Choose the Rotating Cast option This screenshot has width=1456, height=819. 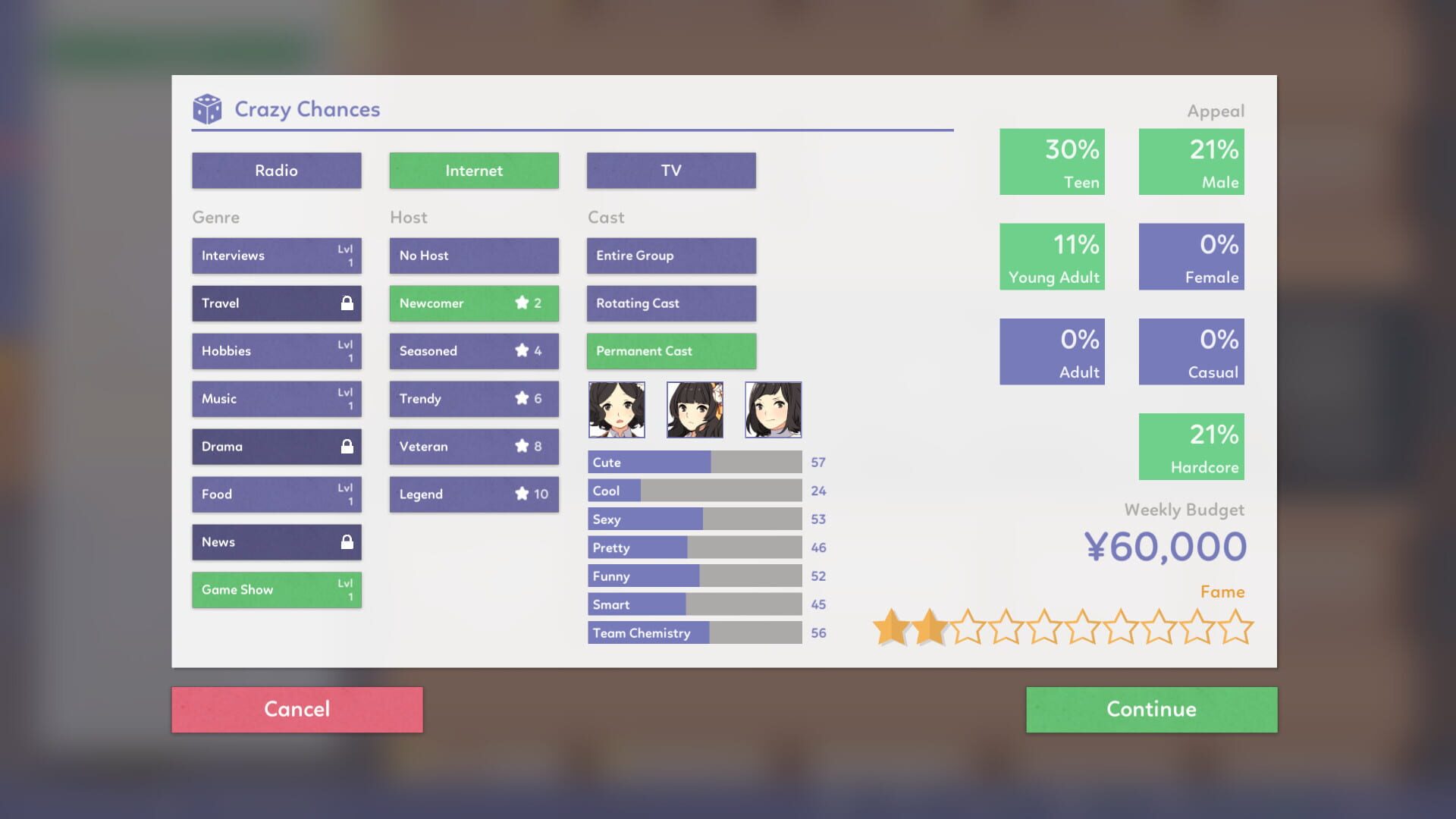click(x=670, y=303)
